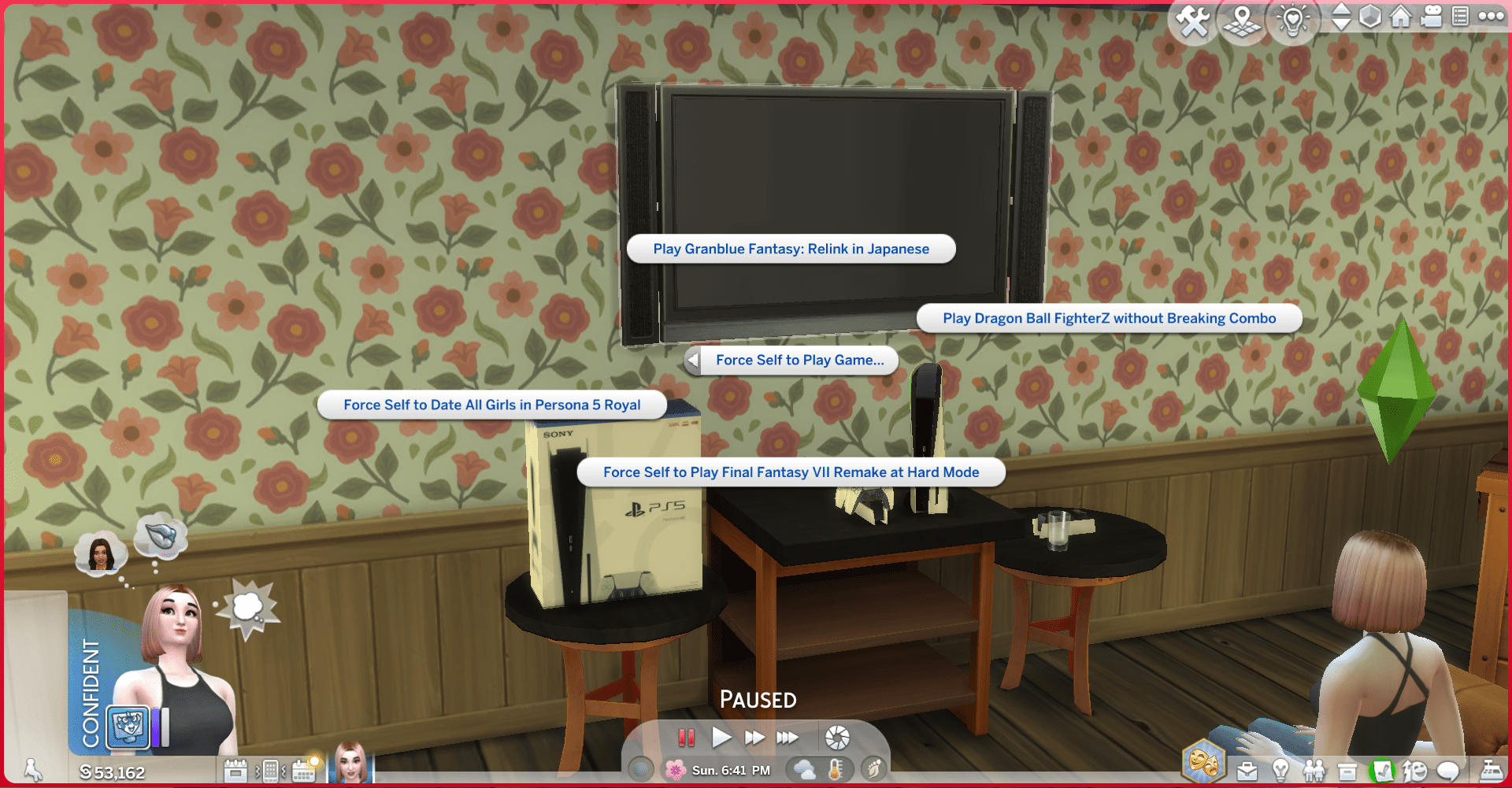
Task: Select Play Granblue Fantasy: Relink in Japanese
Action: click(x=791, y=249)
